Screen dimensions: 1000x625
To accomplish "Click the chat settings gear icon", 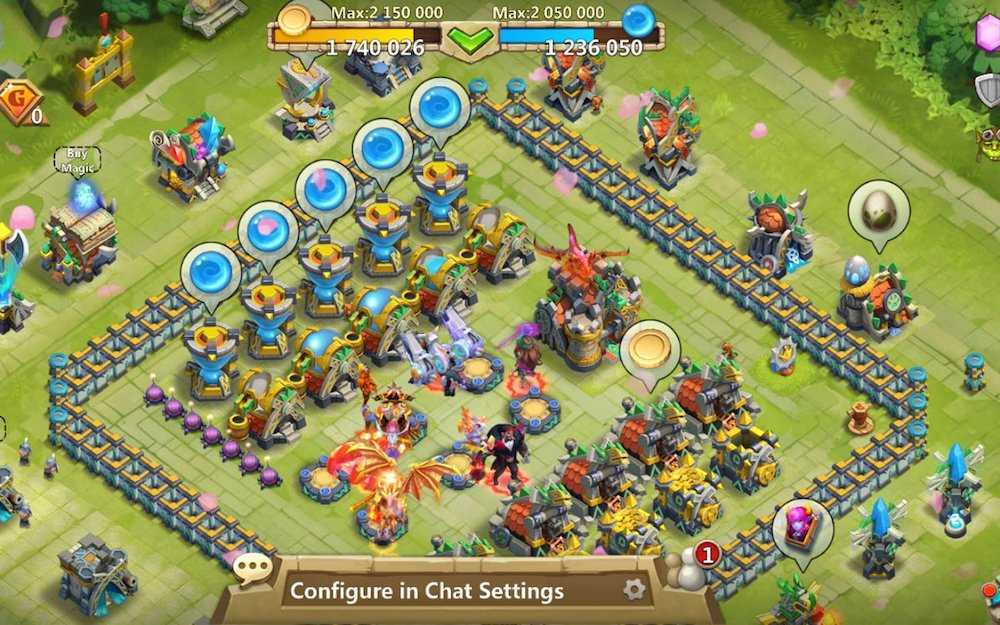I will (x=634, y=589).
